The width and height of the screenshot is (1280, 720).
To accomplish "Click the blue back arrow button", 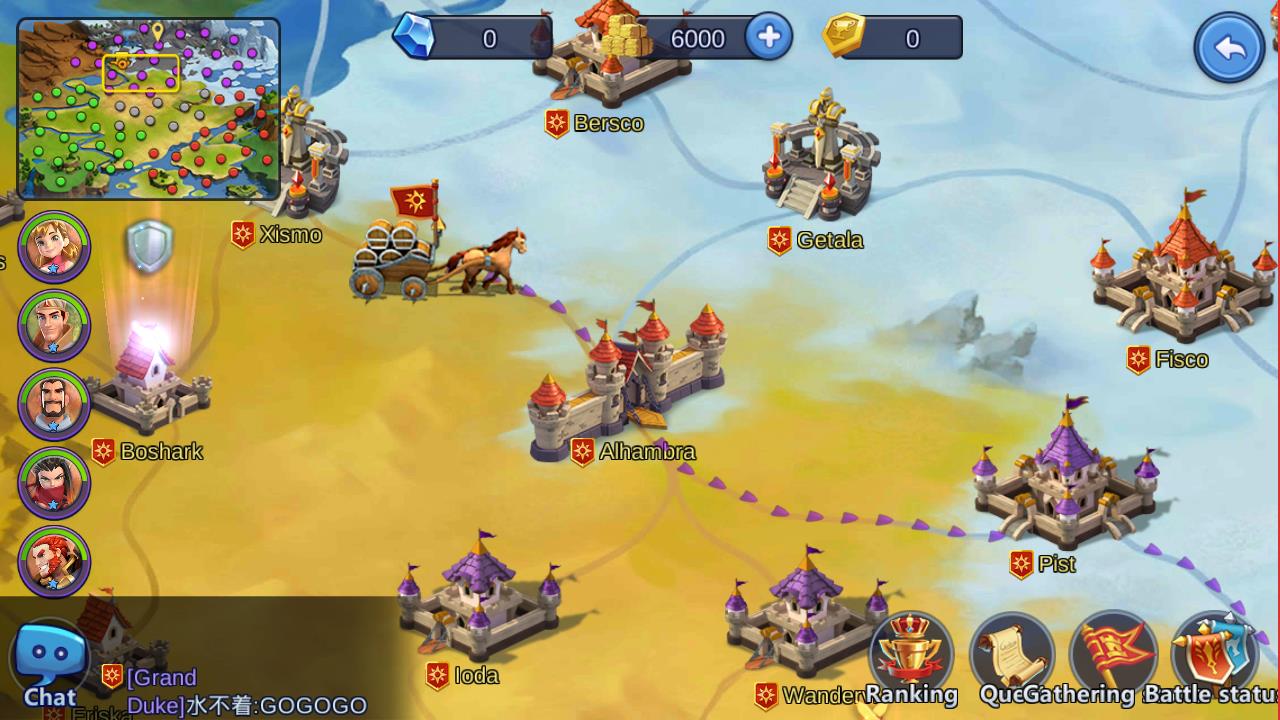I will point(1229,46).
